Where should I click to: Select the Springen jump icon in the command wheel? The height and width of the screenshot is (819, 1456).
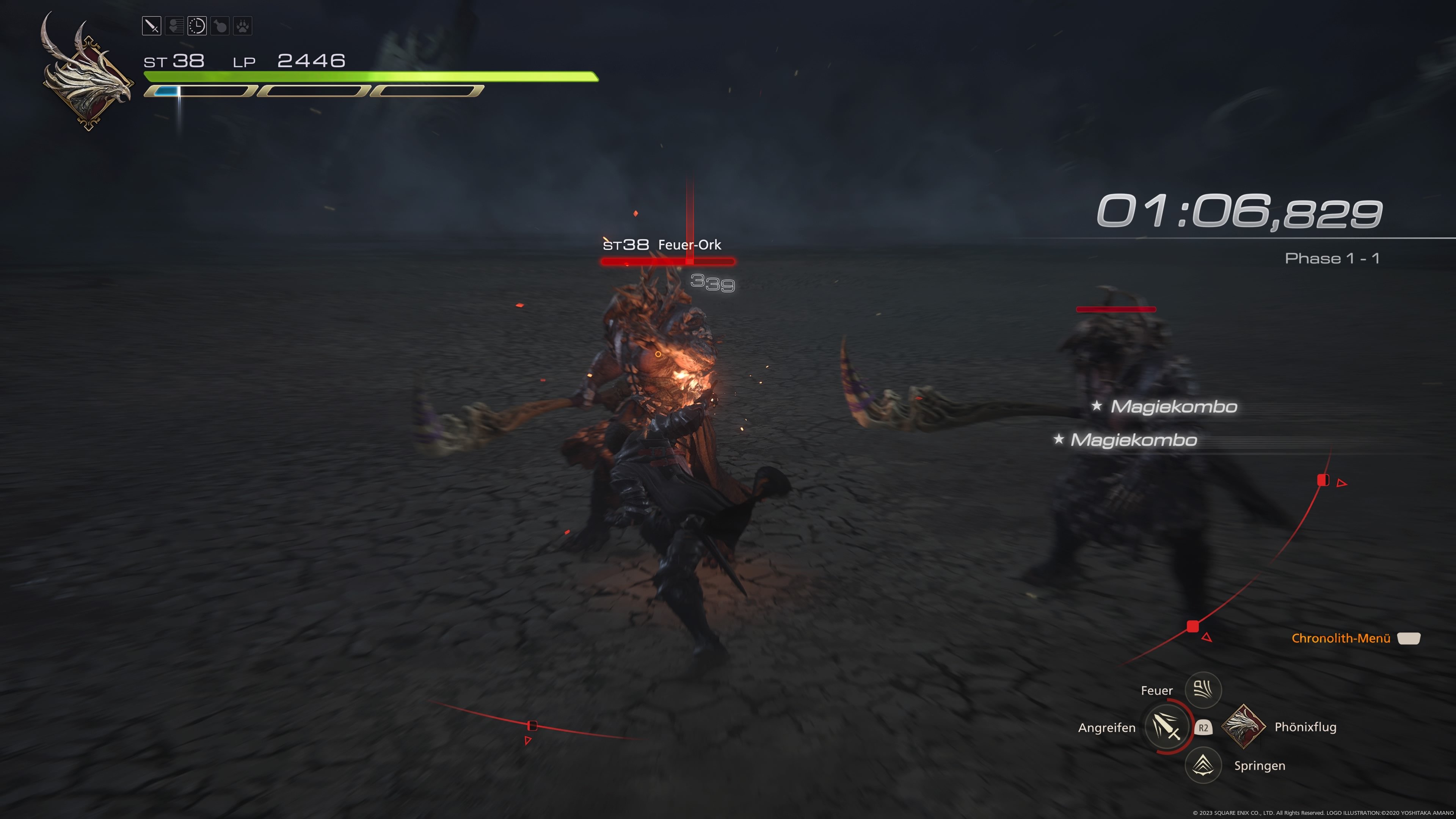coord(1203,765)
